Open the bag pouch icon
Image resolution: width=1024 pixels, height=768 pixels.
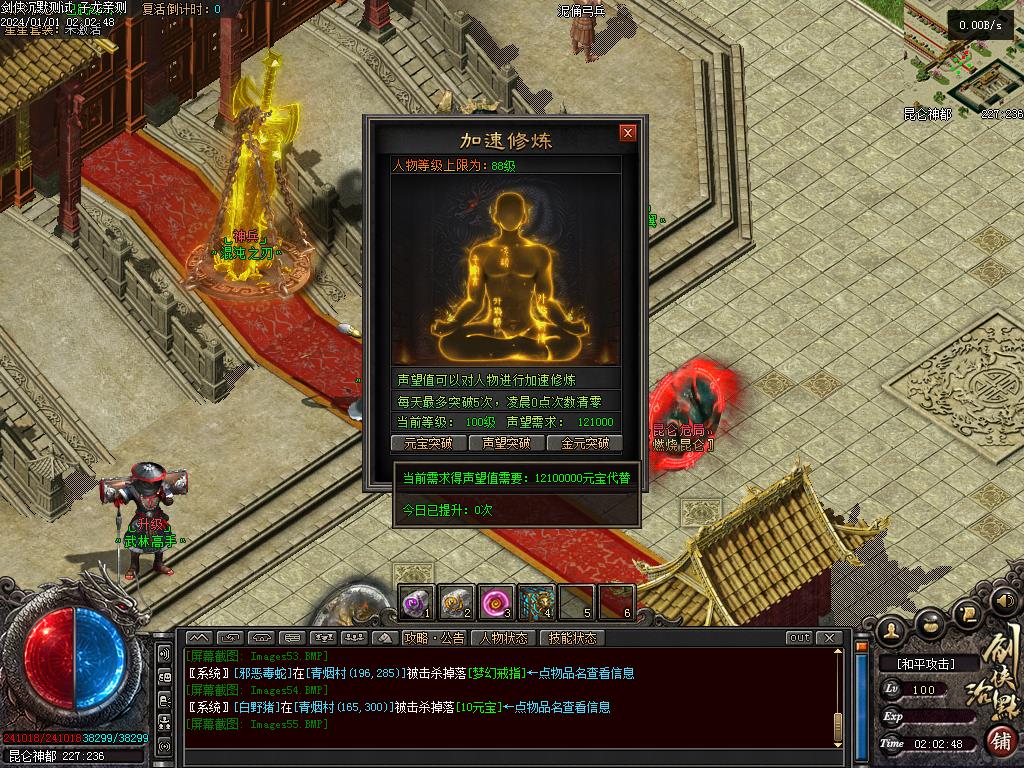(930, 623)
